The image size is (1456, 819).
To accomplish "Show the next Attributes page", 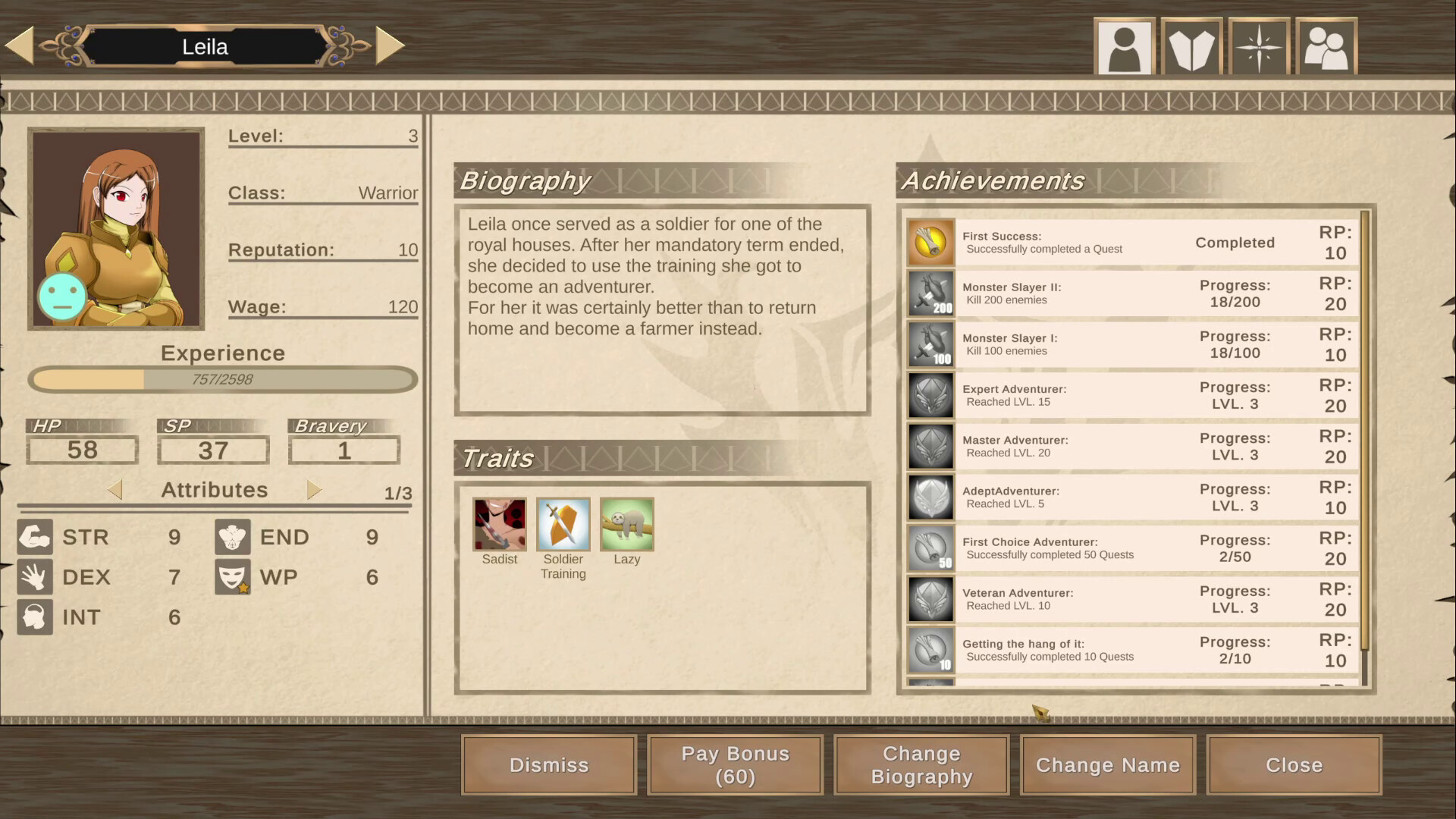I will point(314,489).
